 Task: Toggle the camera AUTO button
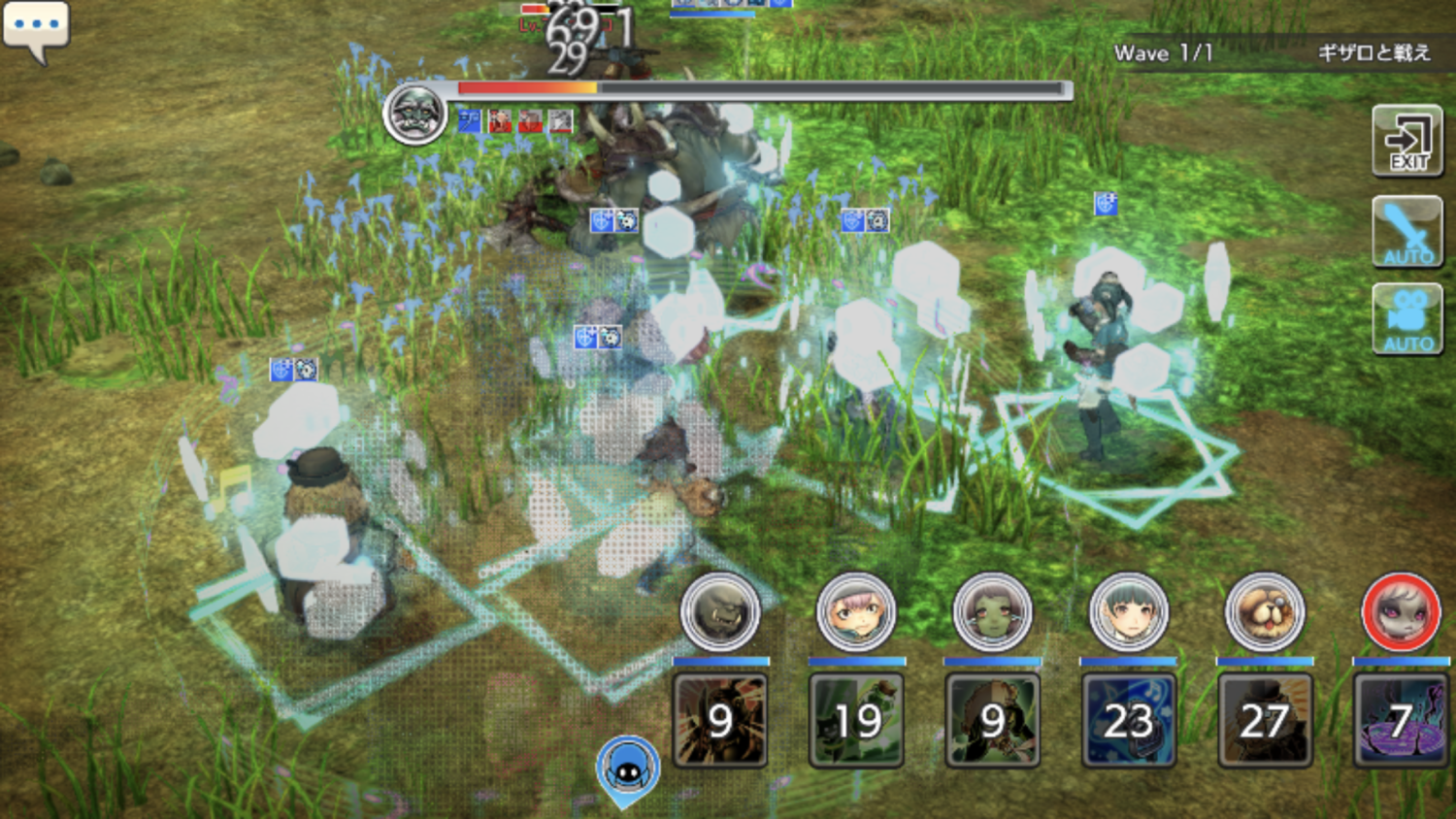1406,318
